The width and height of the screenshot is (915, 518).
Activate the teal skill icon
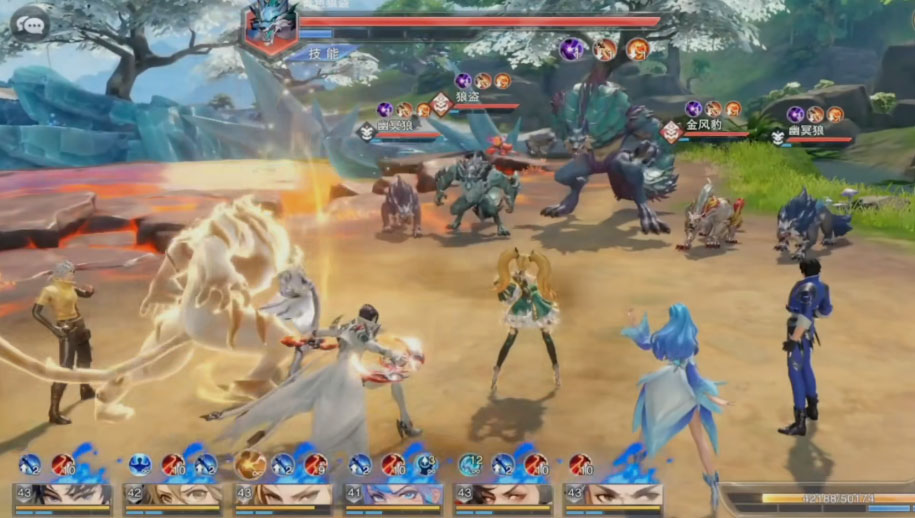click(470, 464)
